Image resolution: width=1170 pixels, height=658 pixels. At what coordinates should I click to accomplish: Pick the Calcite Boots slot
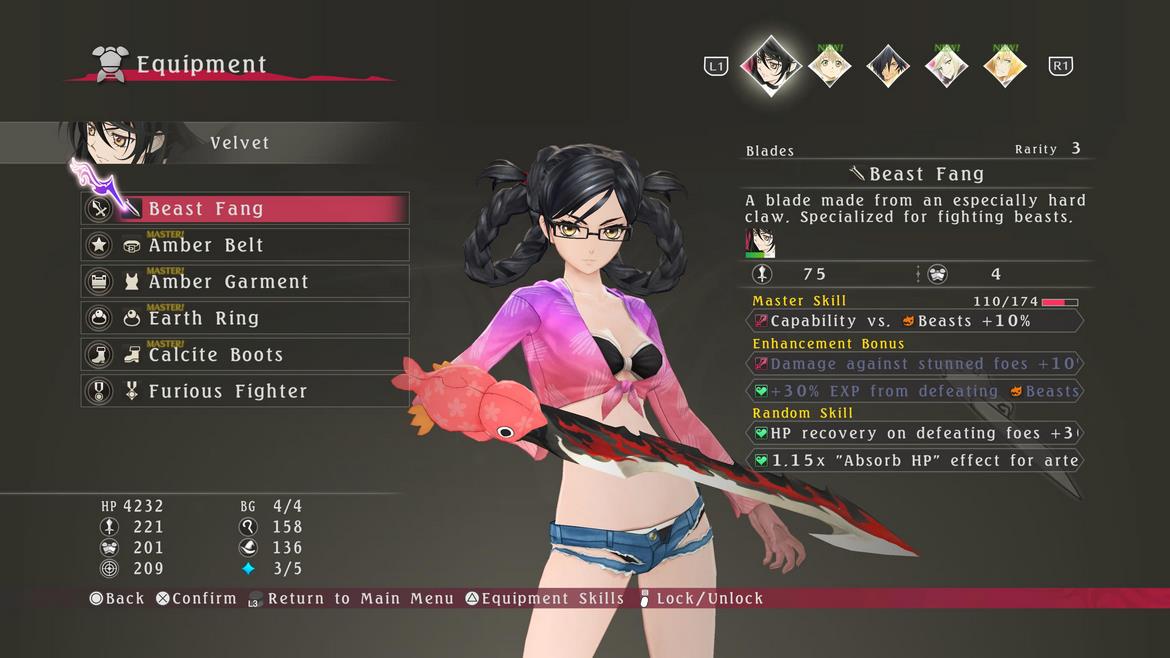point(245,355)
